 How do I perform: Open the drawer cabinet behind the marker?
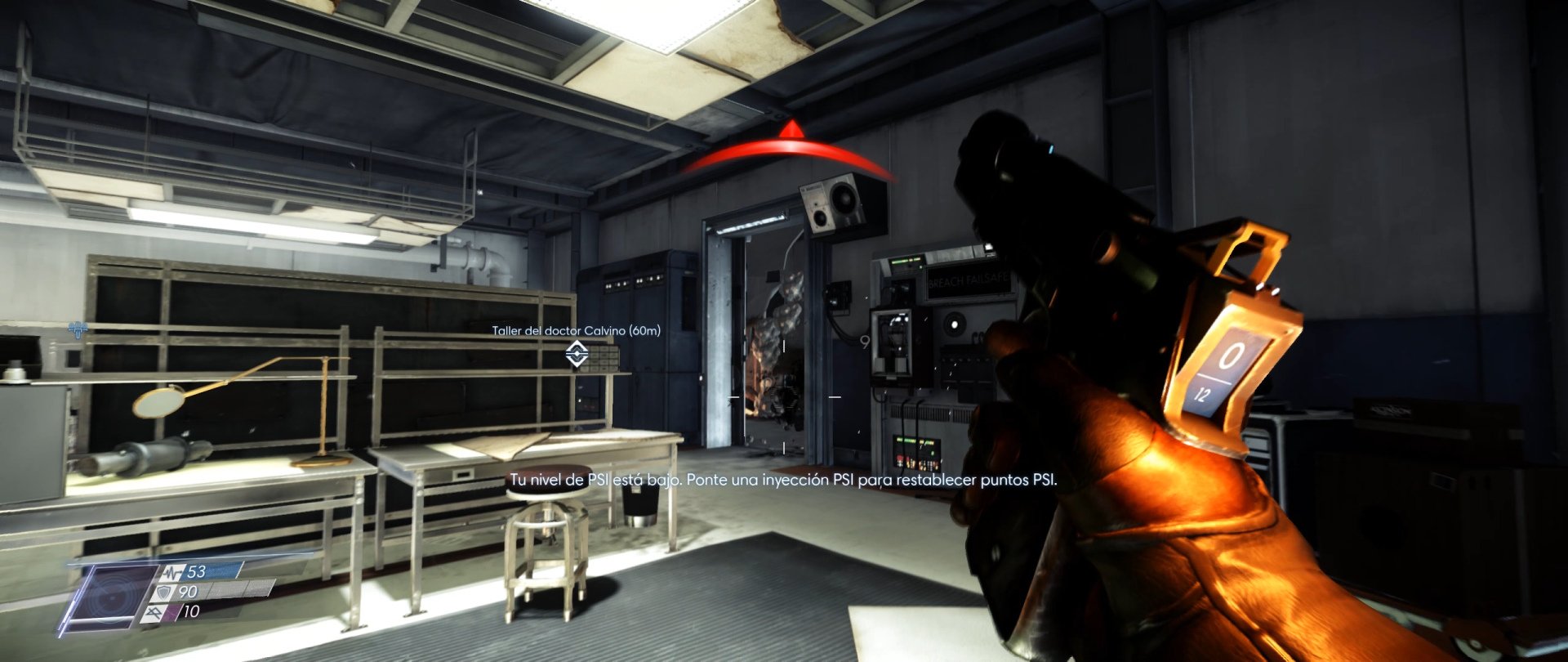click(601, 360)
